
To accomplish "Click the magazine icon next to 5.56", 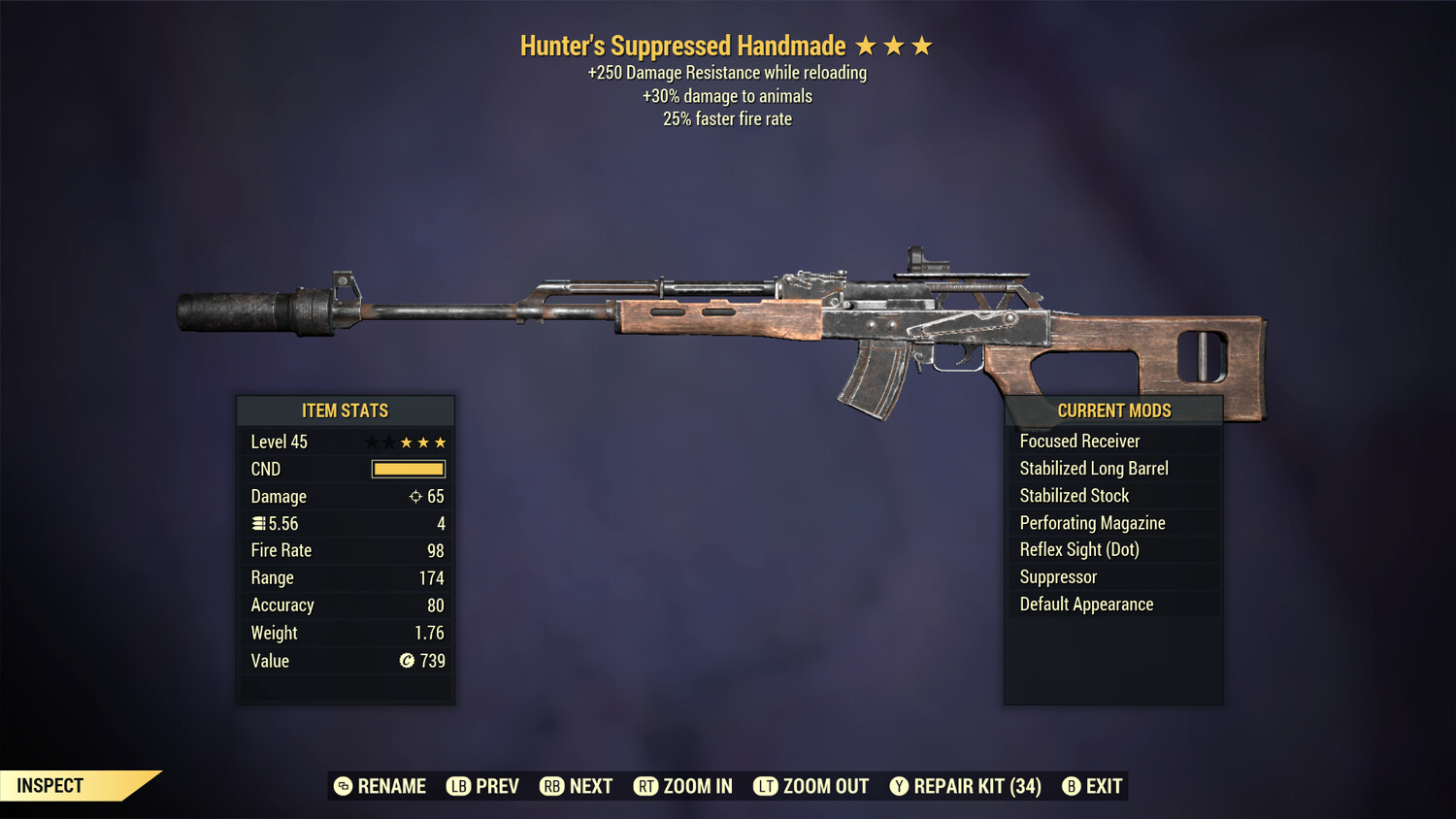I will 258,523.
